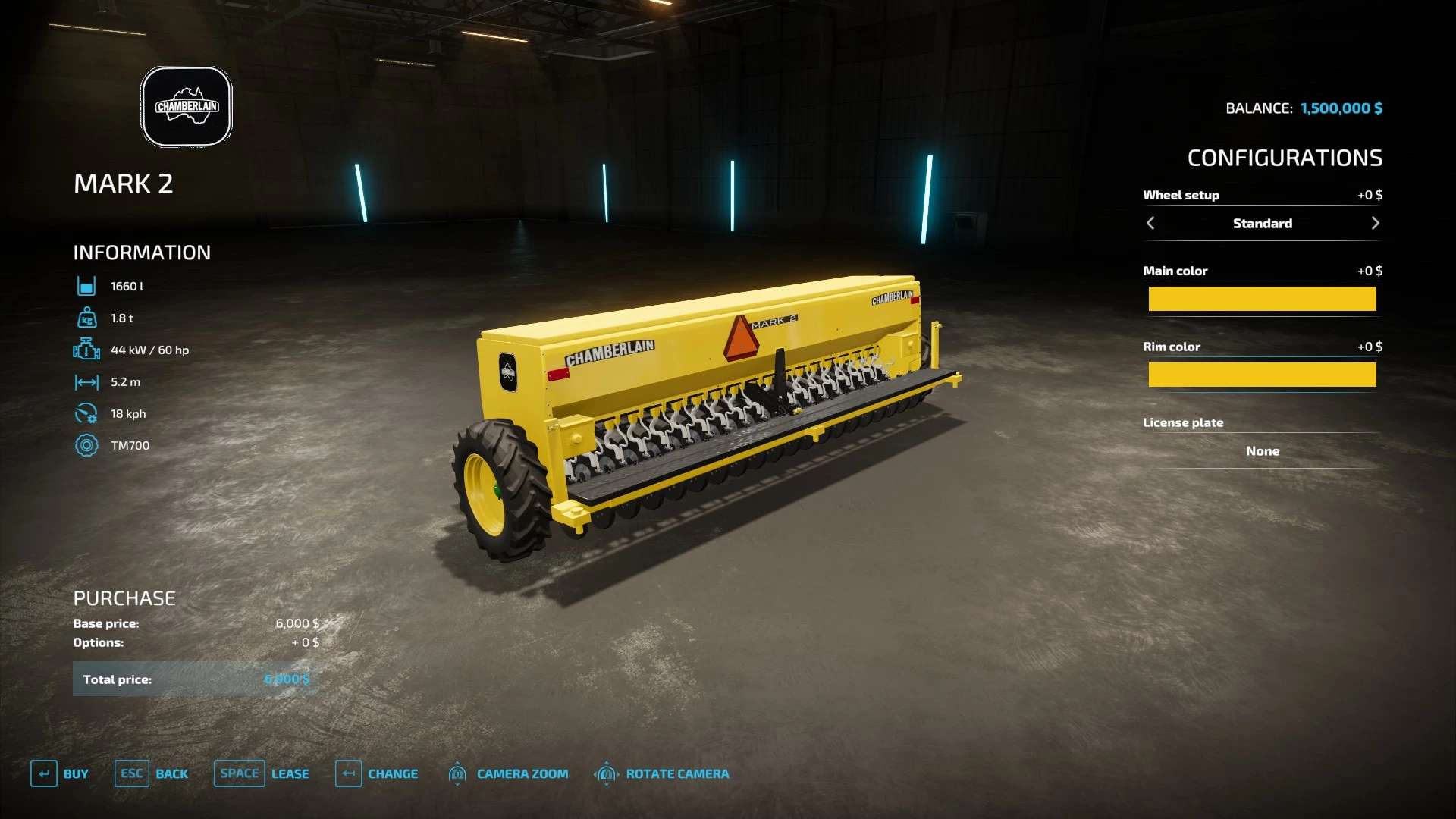Go back with the Back button
This screenshot has height=819, width=1456.
[152, 773]
